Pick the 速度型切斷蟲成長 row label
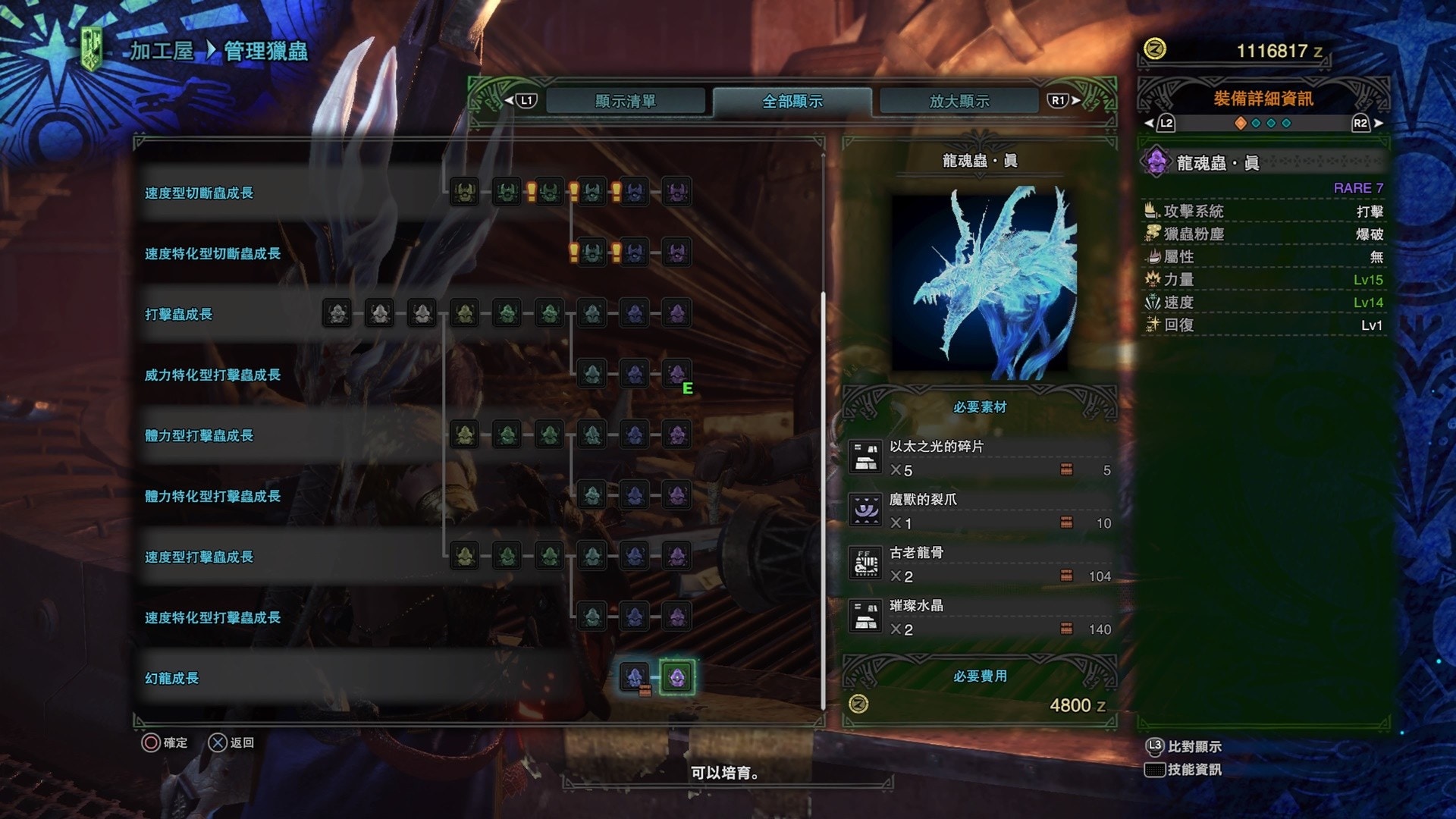This screenshot has height=819, width=1456. pyautogui.click(x=199, y=193)
